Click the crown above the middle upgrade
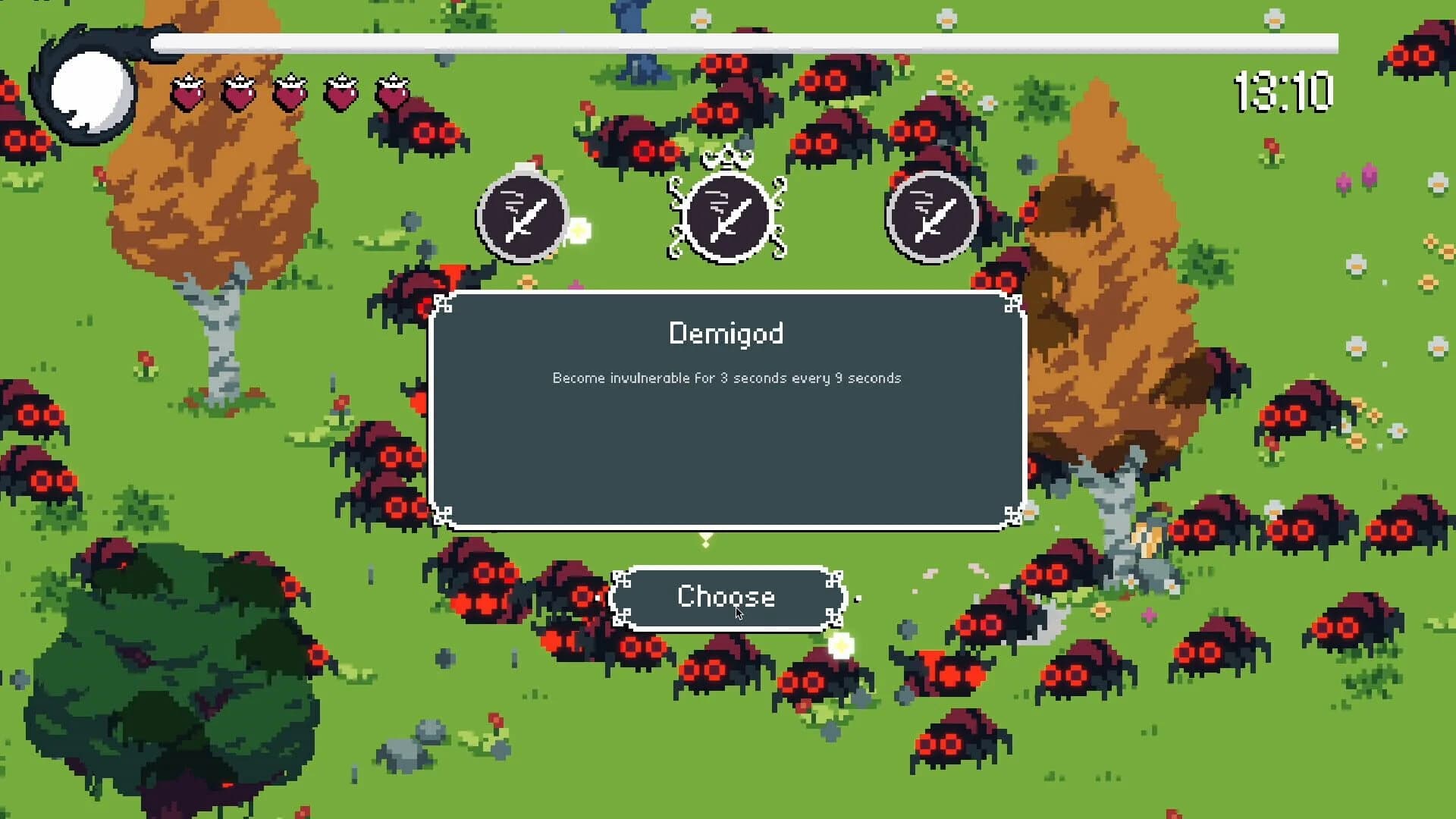Image resolution: width=1456 pixels, height=819 pixels. coord(726,159)
